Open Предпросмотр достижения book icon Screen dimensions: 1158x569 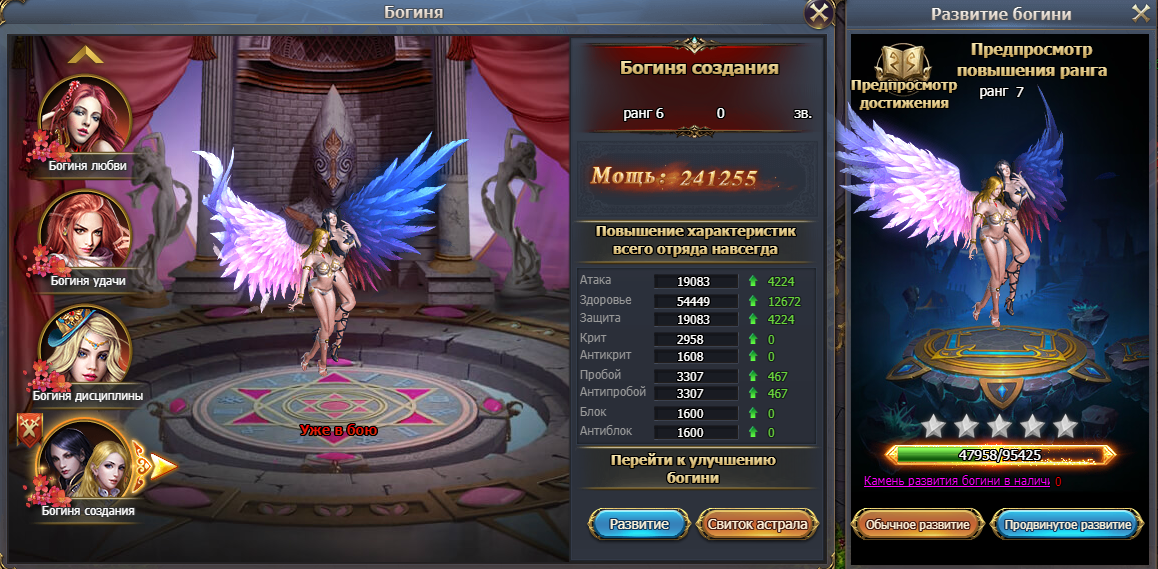click(902, 63)
